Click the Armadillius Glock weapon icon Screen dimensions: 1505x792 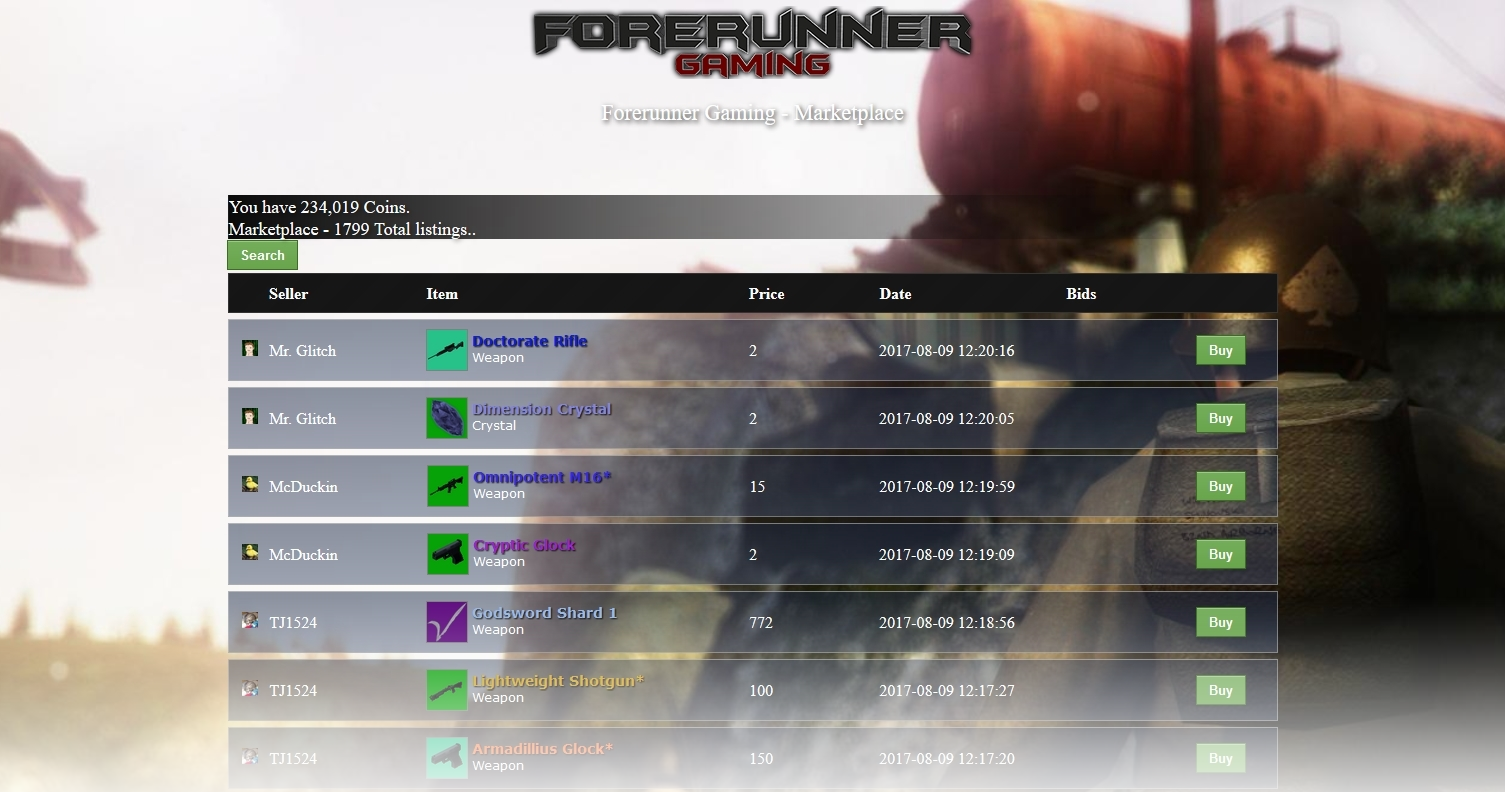pos(447,757)
